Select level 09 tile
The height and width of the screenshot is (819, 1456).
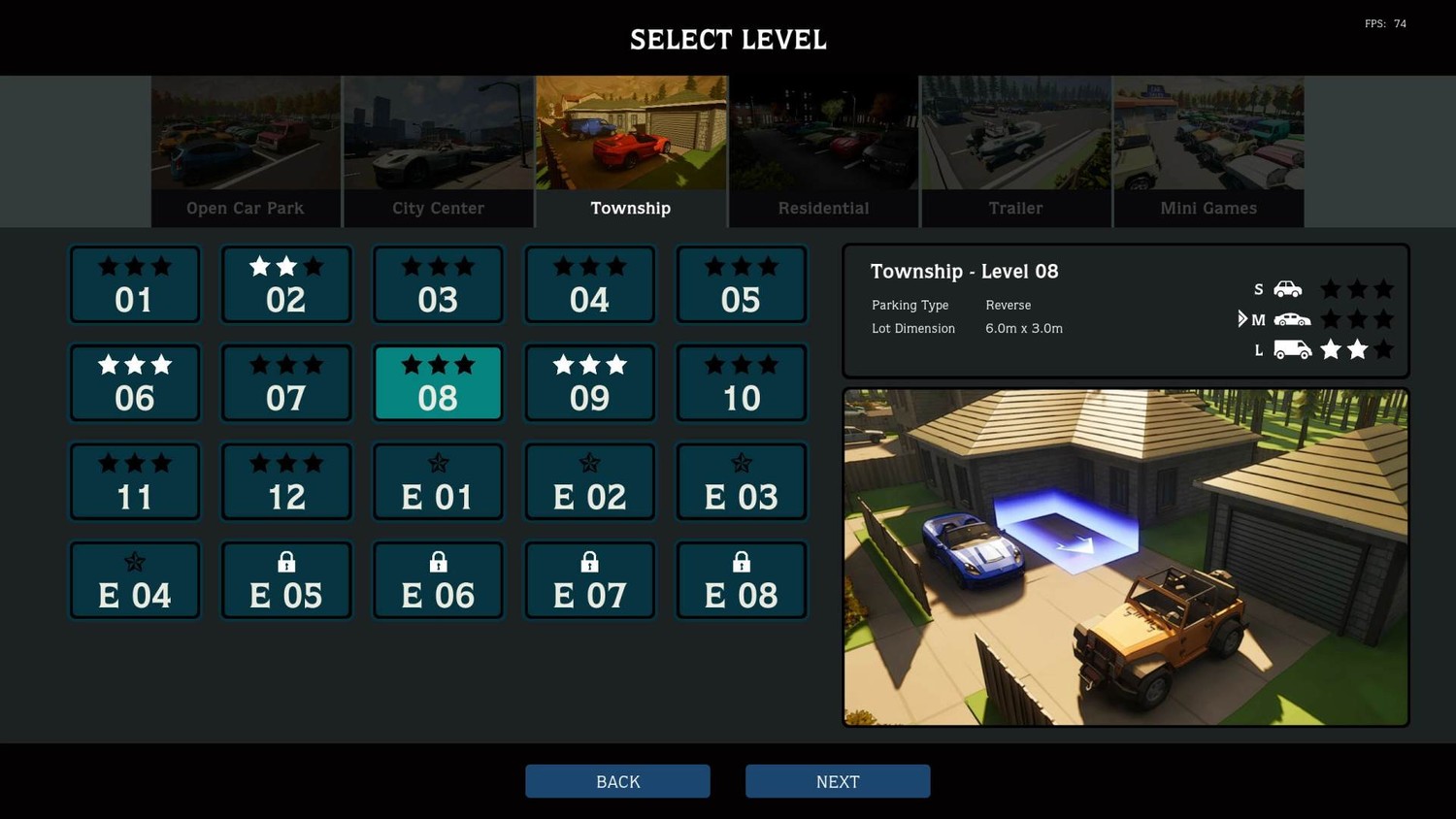coord(590,383)
